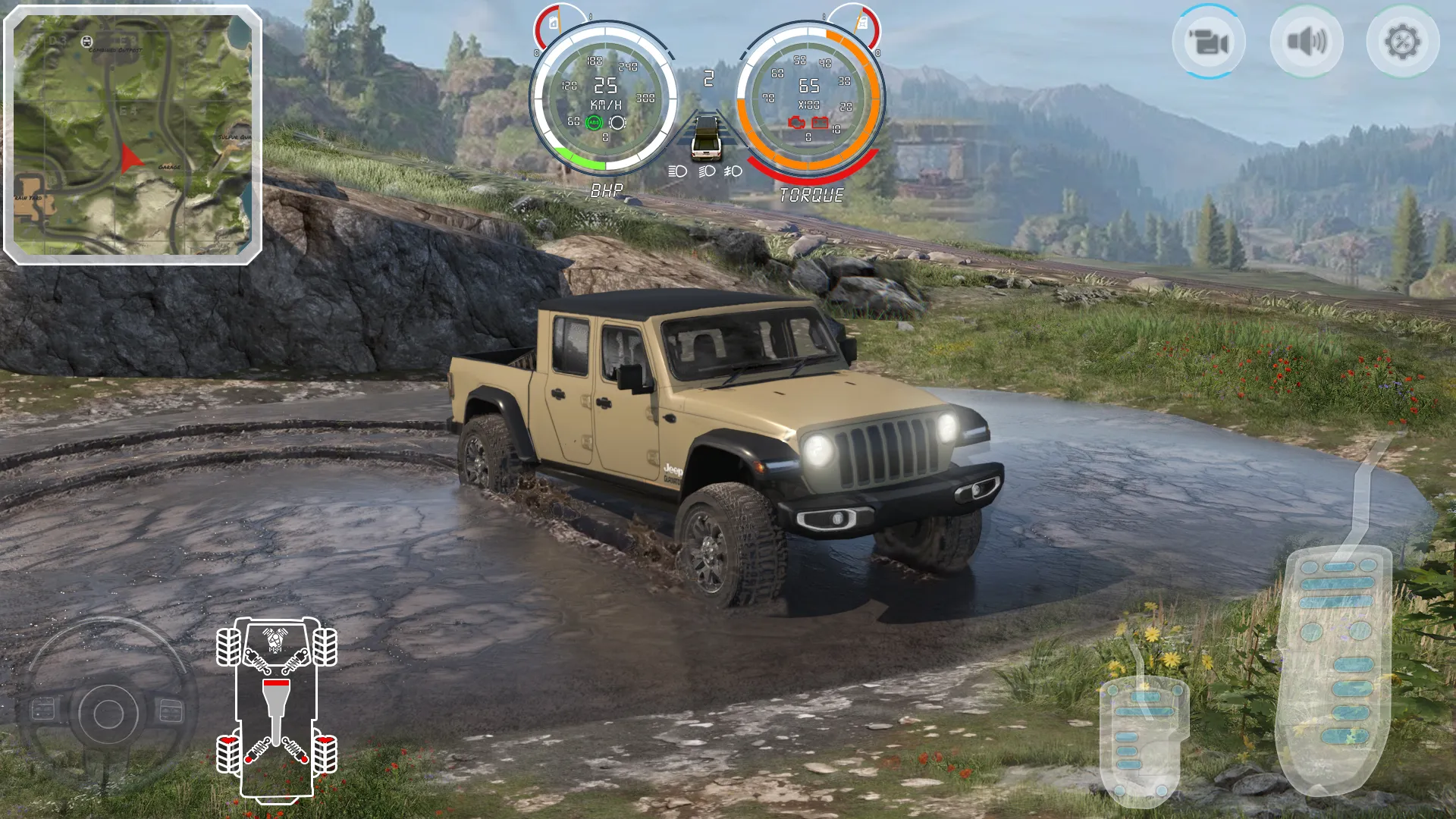Tap the red engine warning light on the torque gauge
The width and height of the screenshot is (1456, 819).
796,124
